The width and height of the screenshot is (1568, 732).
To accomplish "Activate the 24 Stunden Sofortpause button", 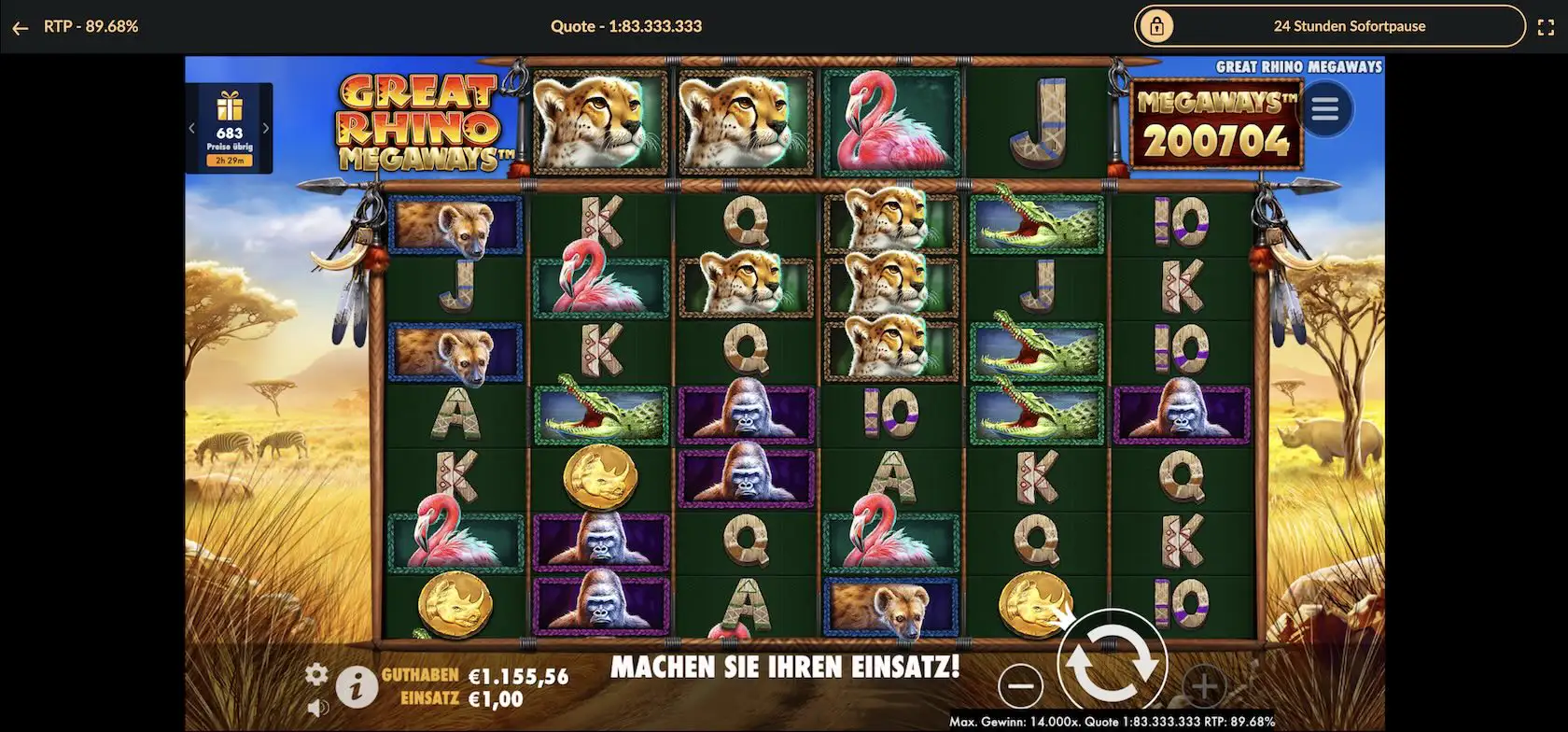I will (1329, 26).
